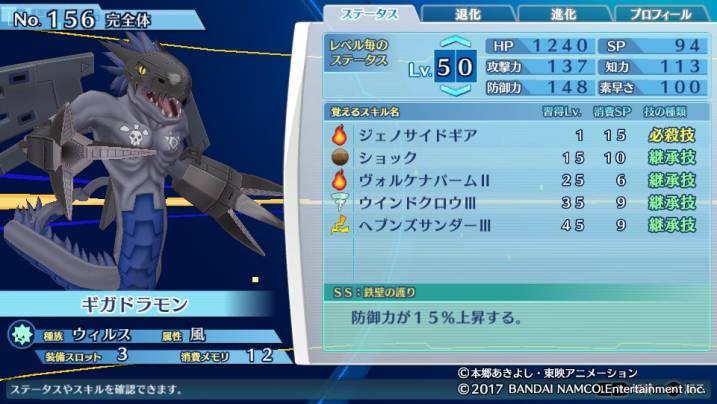Open the 進化 tab
Viewport: 717px width, 404px height.
pyautogui.click(x=563, y=14)
